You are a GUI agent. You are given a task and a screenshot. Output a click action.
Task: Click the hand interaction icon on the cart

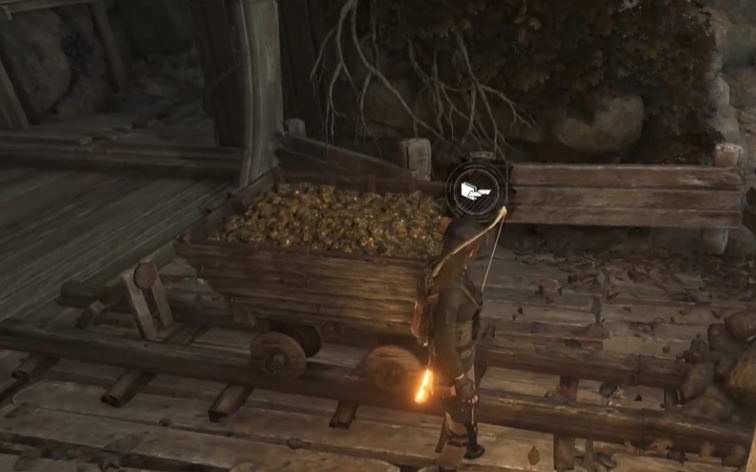click(x=477, y=189)
